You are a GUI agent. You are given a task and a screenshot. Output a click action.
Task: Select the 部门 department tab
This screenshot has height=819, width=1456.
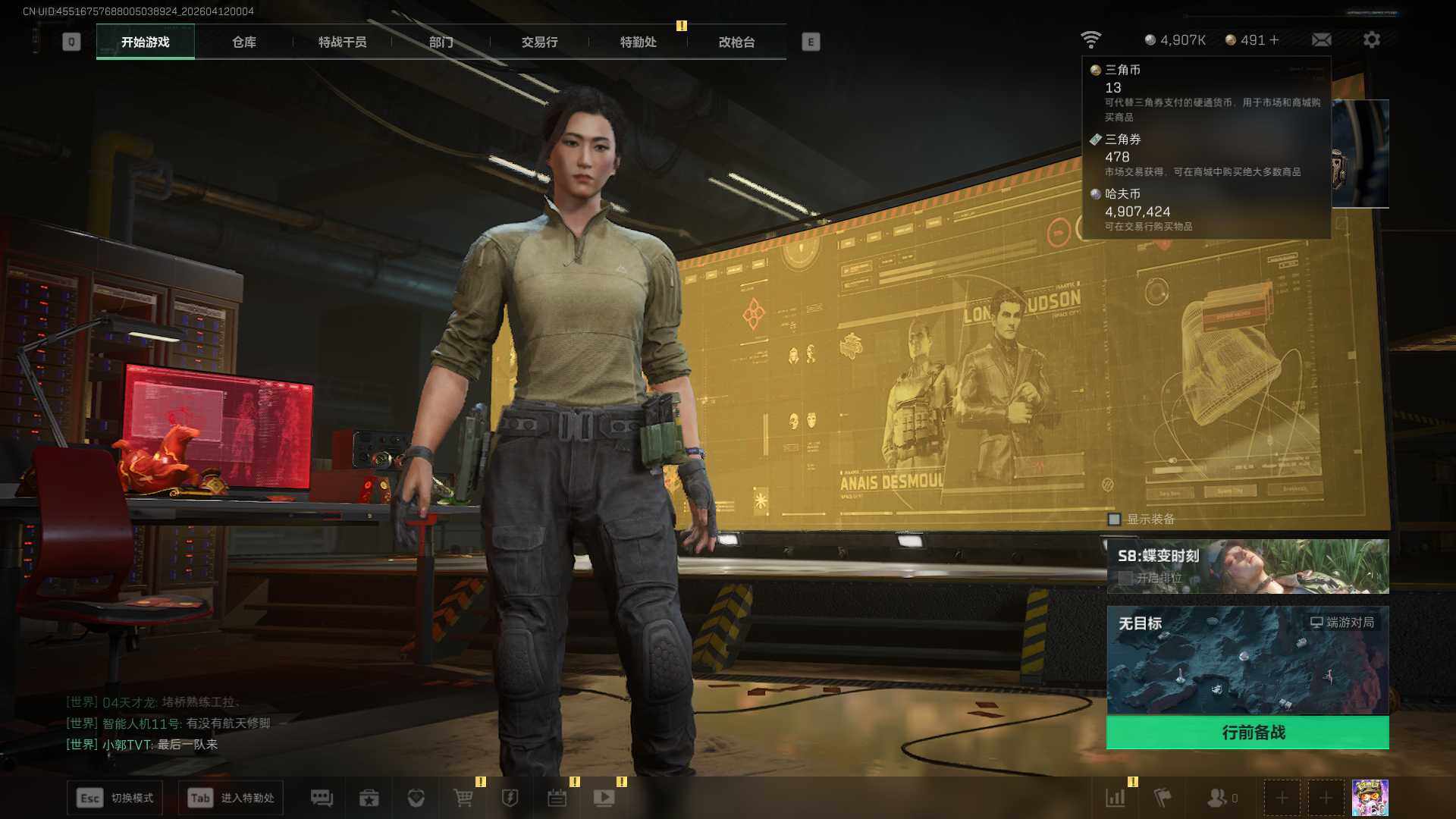(x=441, y=42)
